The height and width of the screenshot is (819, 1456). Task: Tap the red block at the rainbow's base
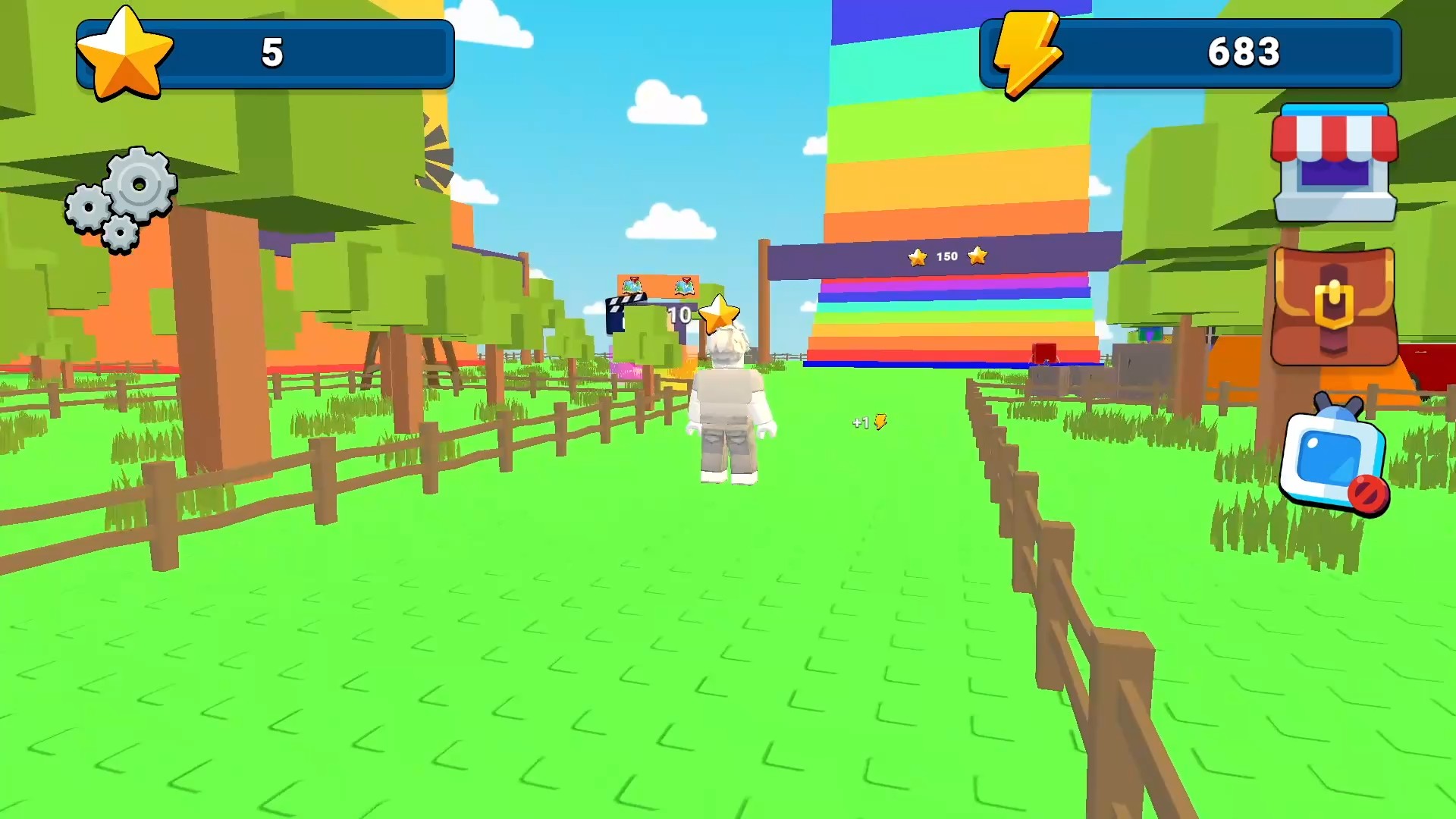(1044, 353)
